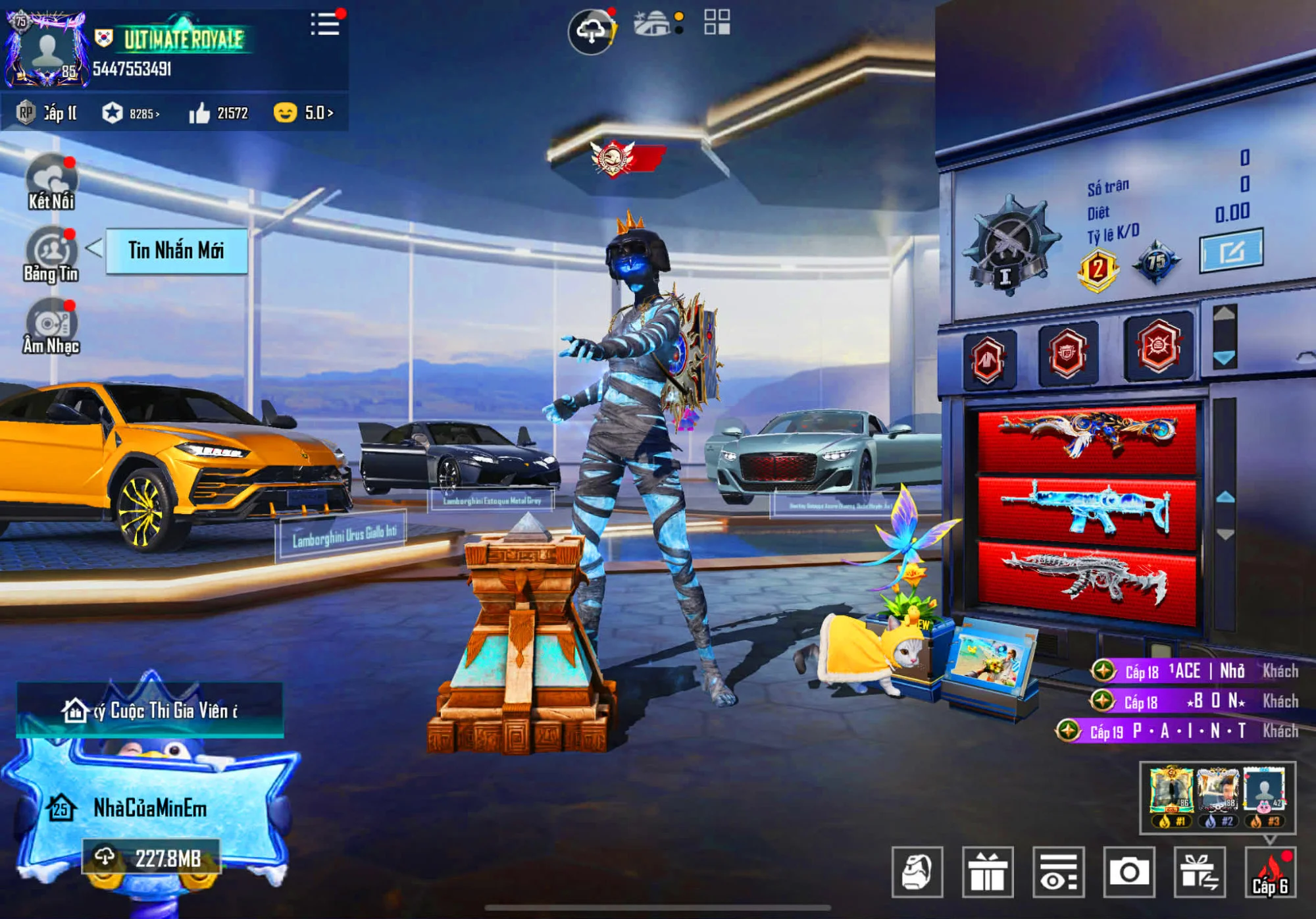Screen dimensions: 1316x919
Task: Open the gift exchange button
Action: click(x=1200, y=872)
